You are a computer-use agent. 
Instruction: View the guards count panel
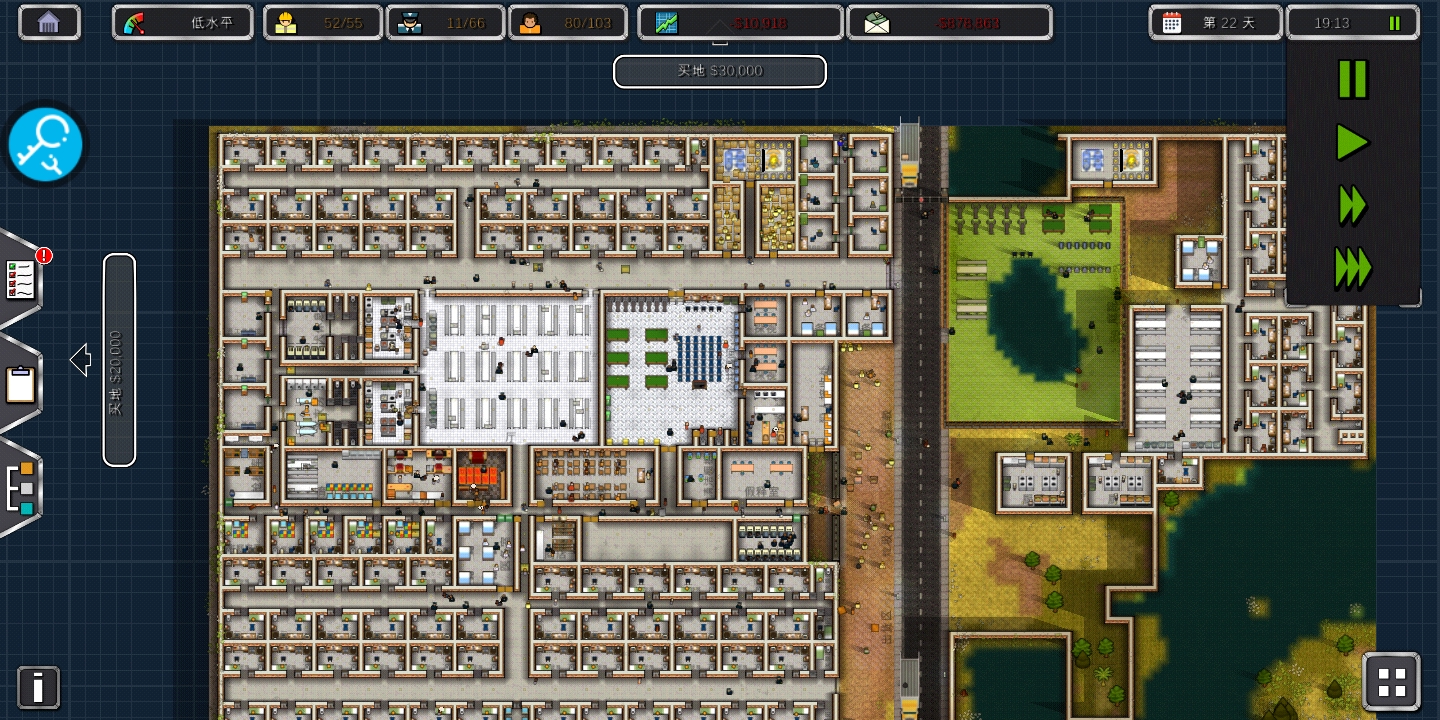coord(445,22)
